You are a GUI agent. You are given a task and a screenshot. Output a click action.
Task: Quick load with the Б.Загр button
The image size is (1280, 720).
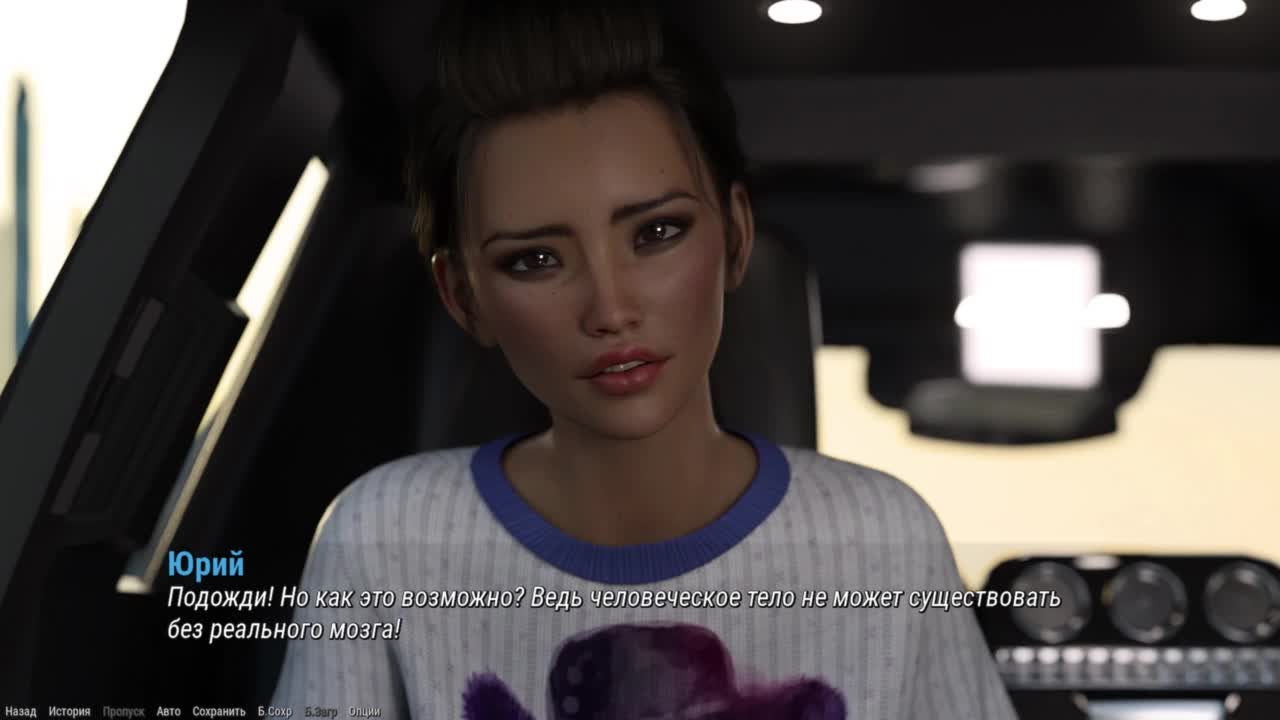(x=321, y=712)
